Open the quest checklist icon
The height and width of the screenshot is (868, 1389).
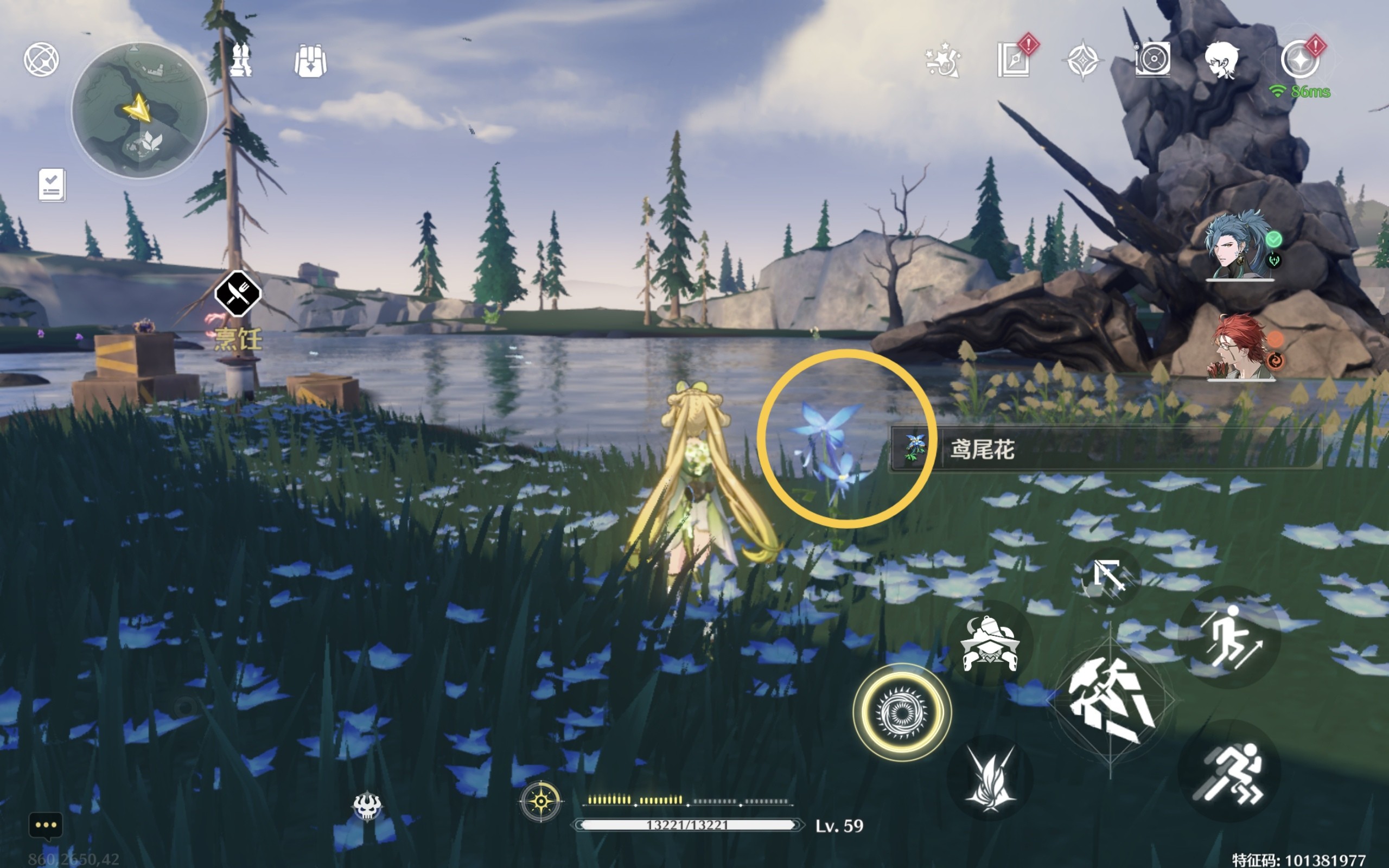(x=52, y=185)
